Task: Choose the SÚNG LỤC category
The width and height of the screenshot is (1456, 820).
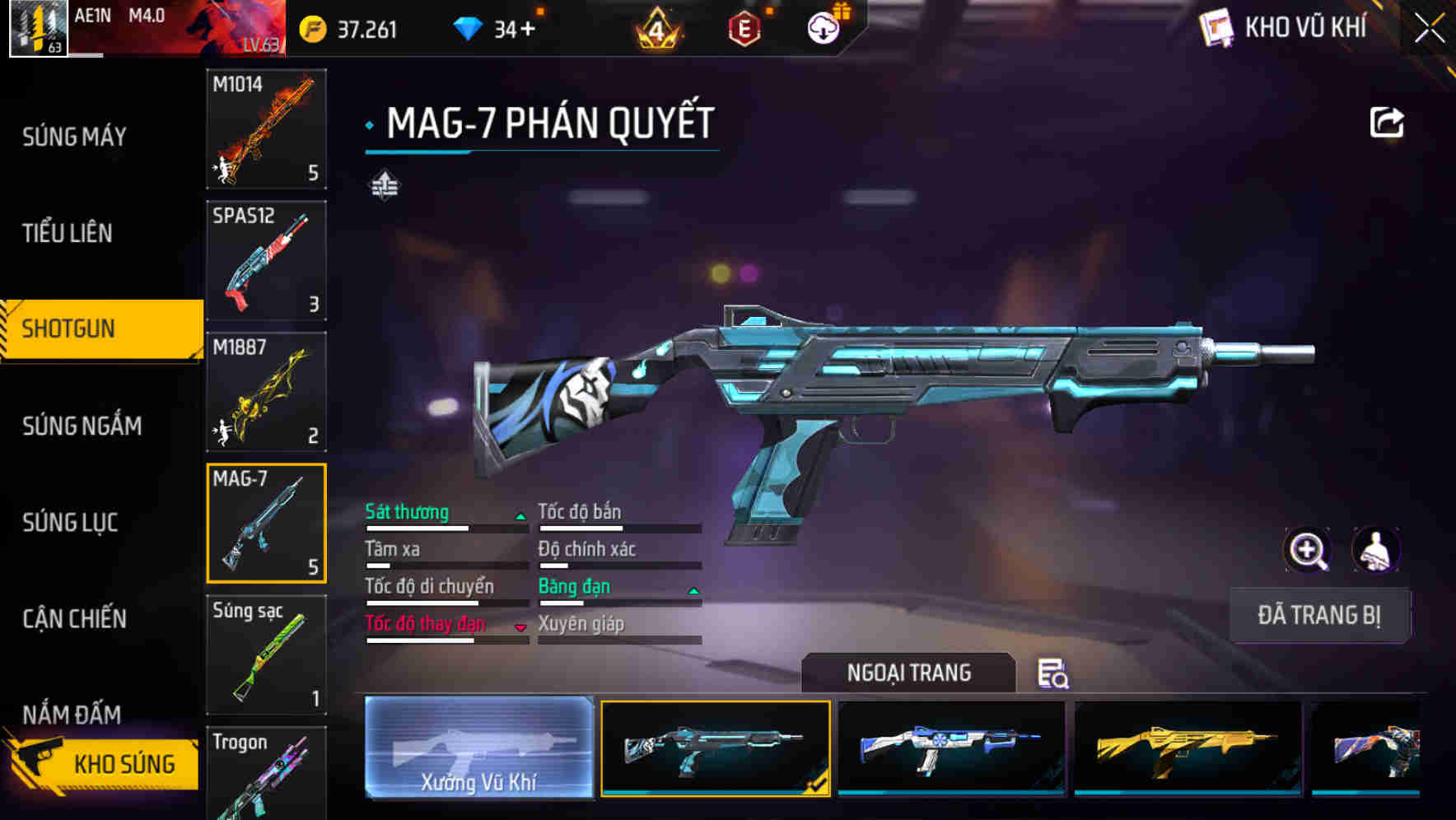Action: click(x=70, y=522)
